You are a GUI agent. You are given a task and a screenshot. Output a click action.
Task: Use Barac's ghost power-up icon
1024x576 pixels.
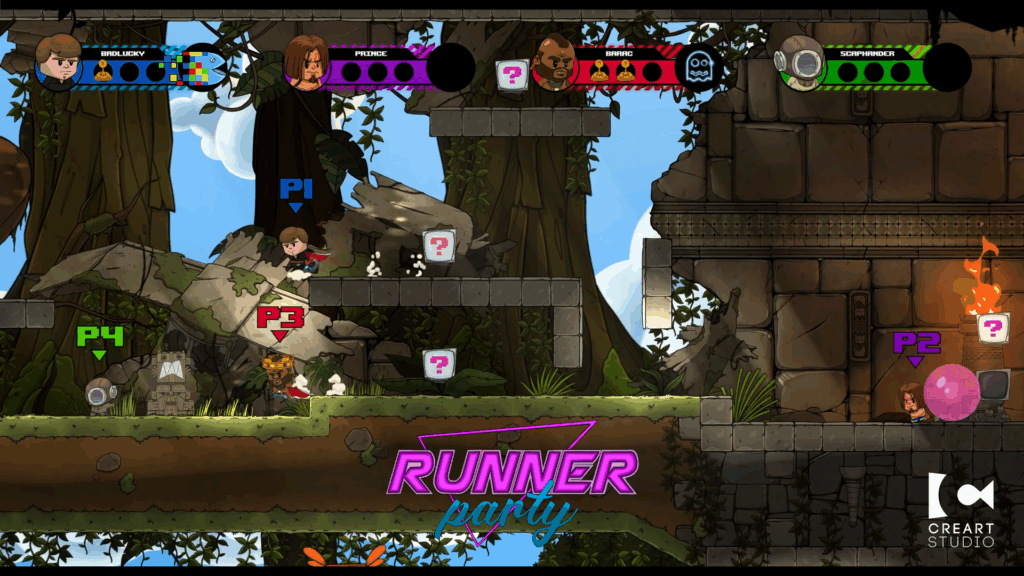tap(698, 68)
